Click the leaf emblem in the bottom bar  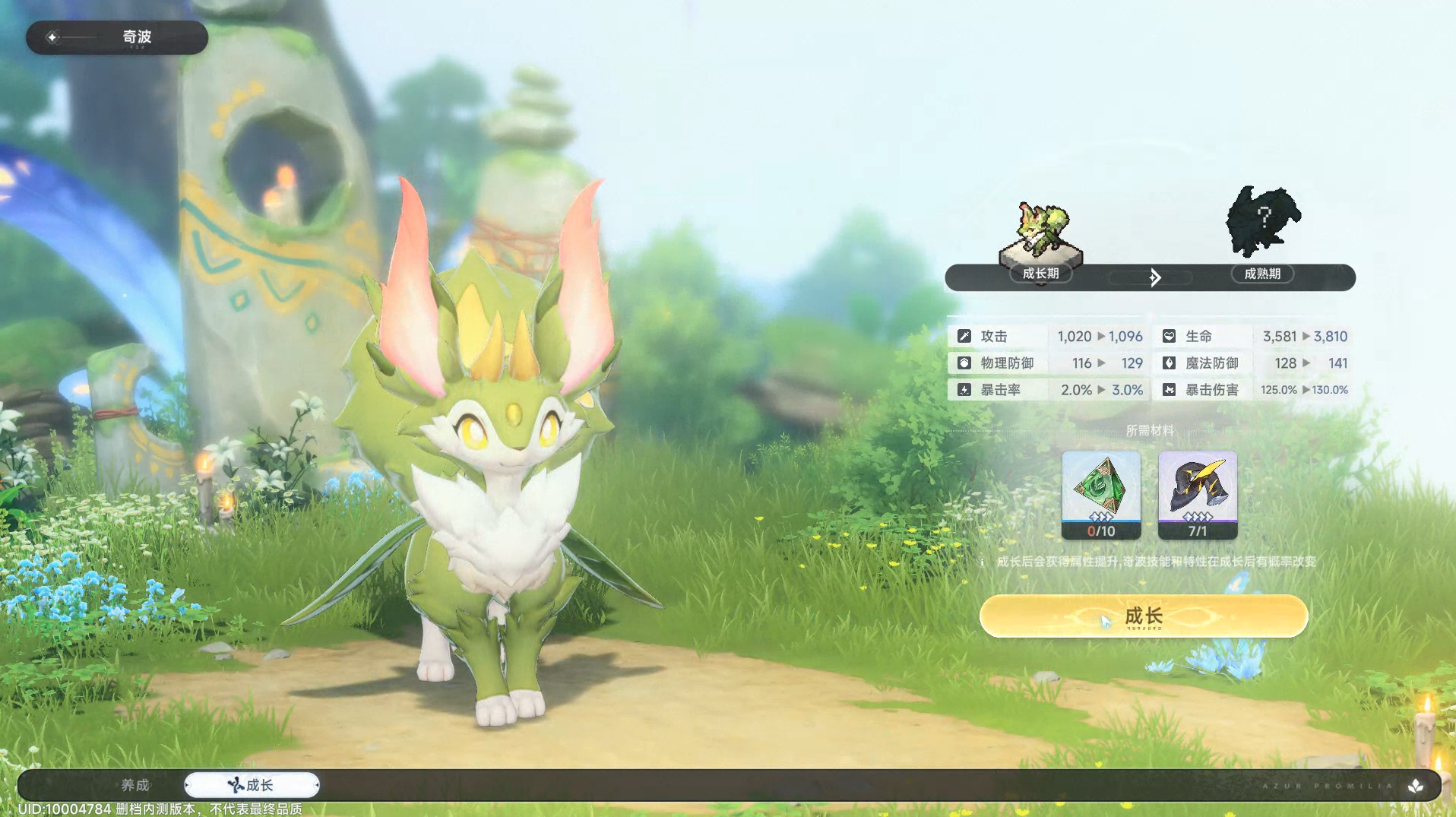click(1415, 787)
